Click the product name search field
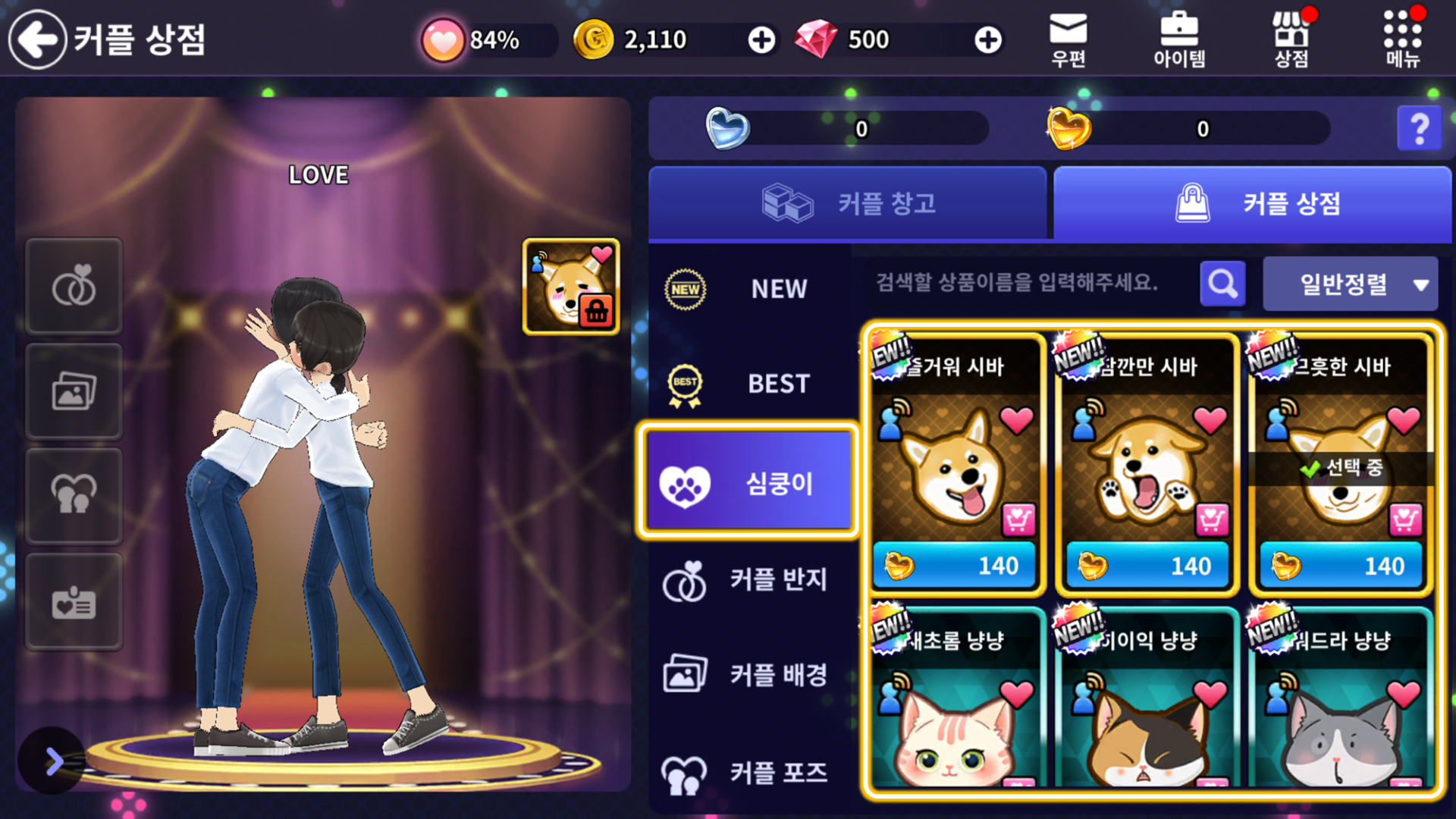 tap(1024, 284)
